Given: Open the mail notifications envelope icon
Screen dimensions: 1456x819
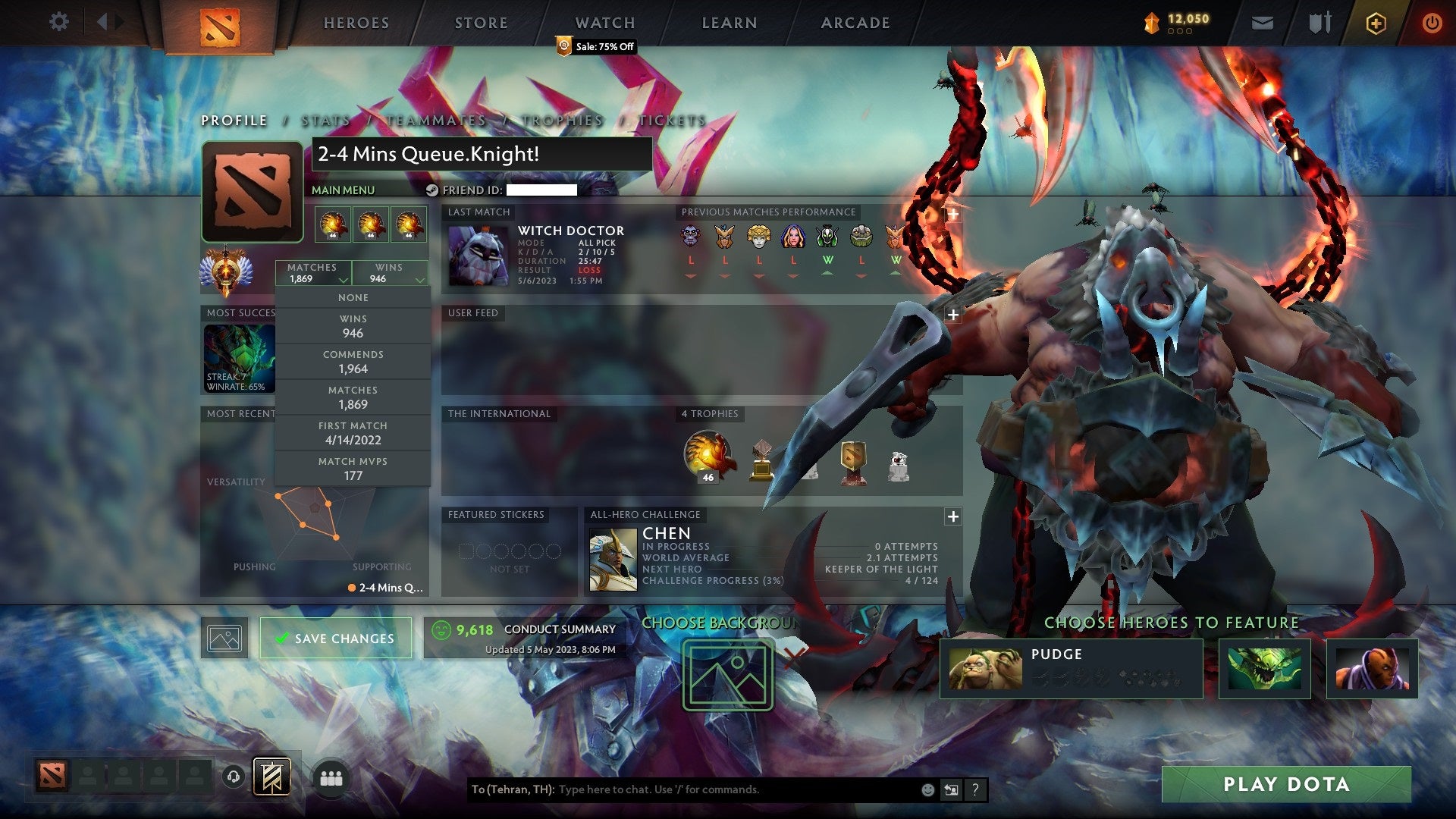Looking at the screenshot, I should [1263, 23].
